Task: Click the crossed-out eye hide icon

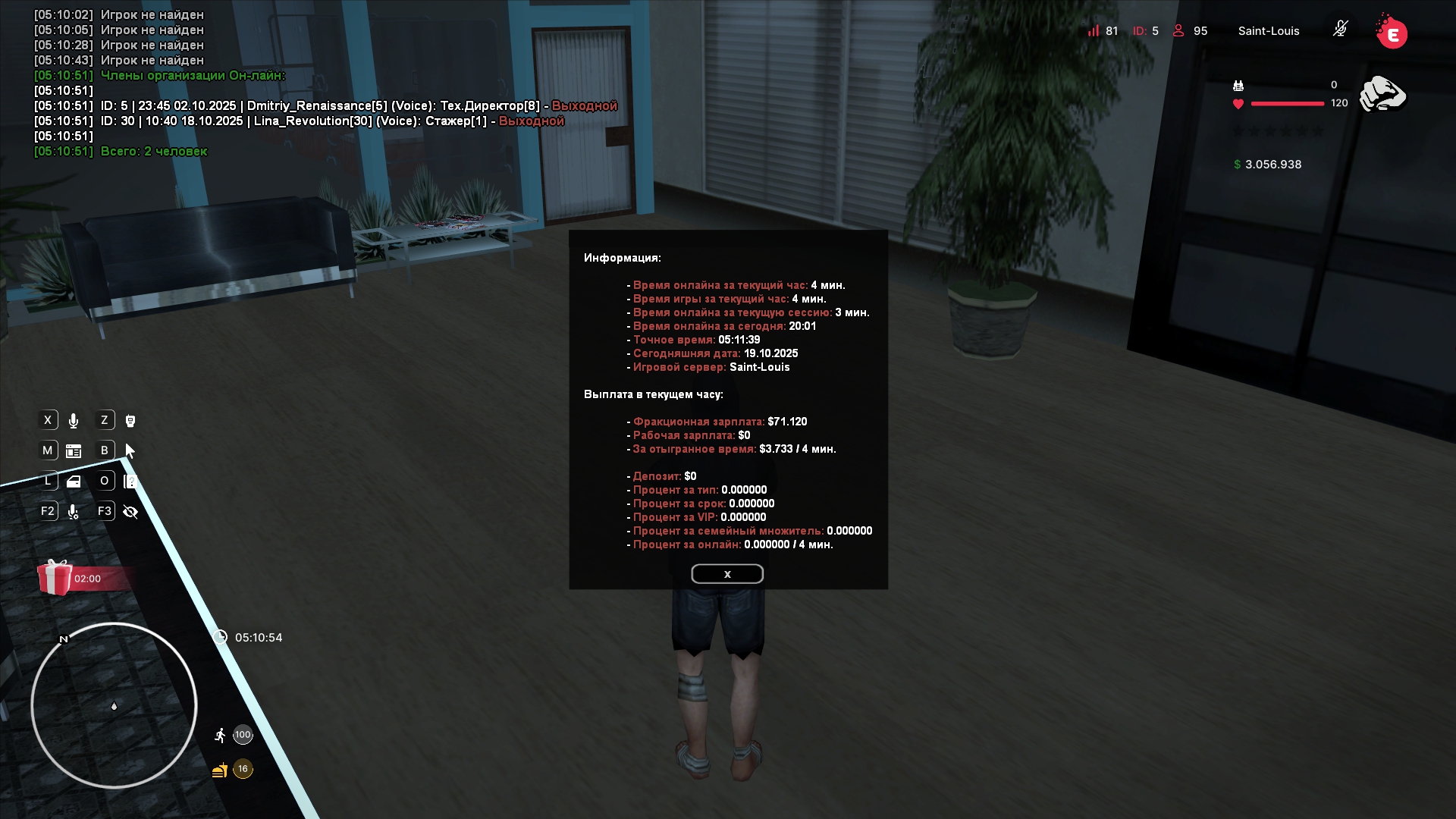Action: point(130,512)
